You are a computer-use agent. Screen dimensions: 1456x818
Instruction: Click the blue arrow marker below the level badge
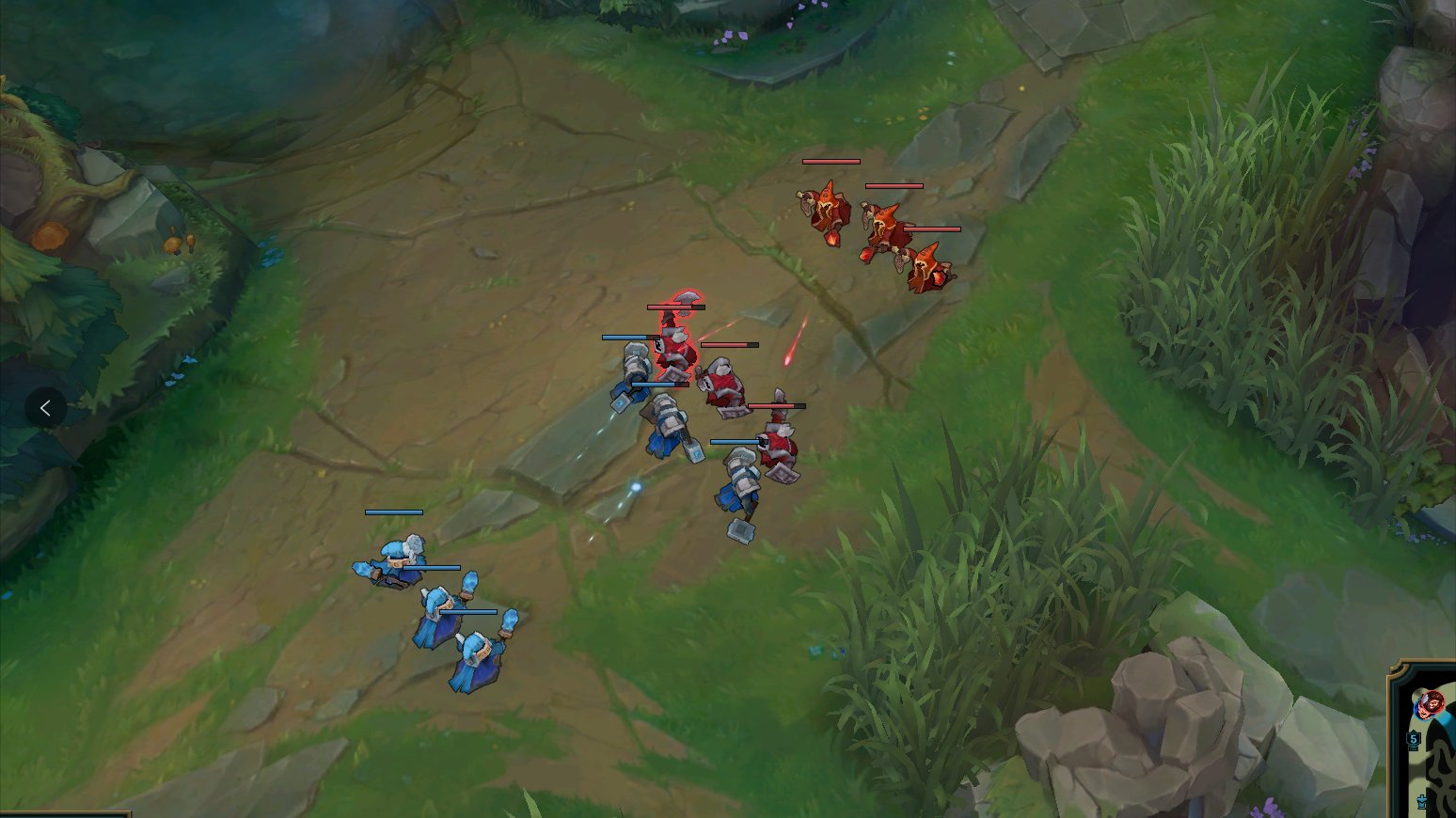tap(1421, 804)
